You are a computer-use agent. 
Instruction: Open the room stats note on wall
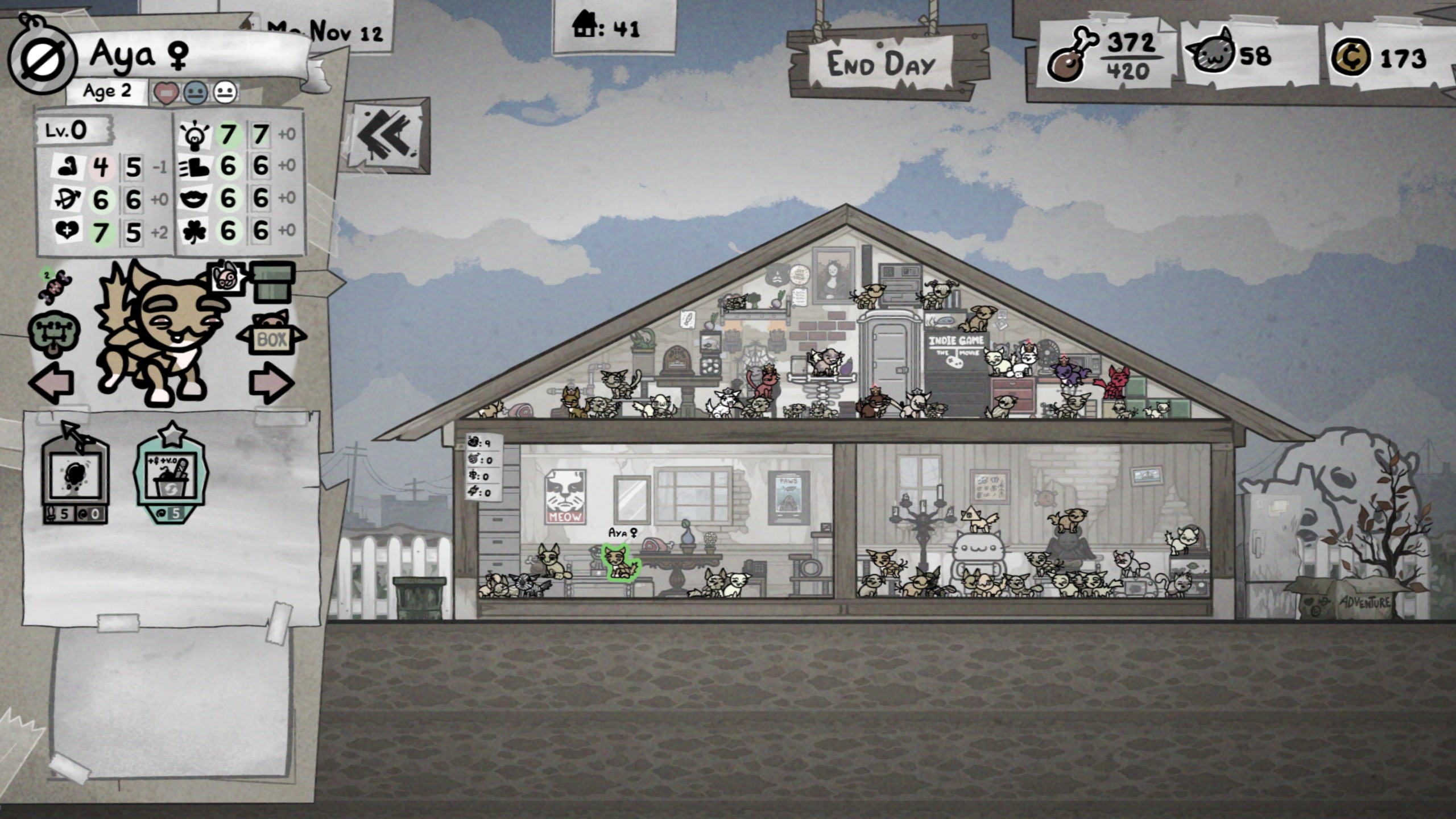tap(483, 467)
